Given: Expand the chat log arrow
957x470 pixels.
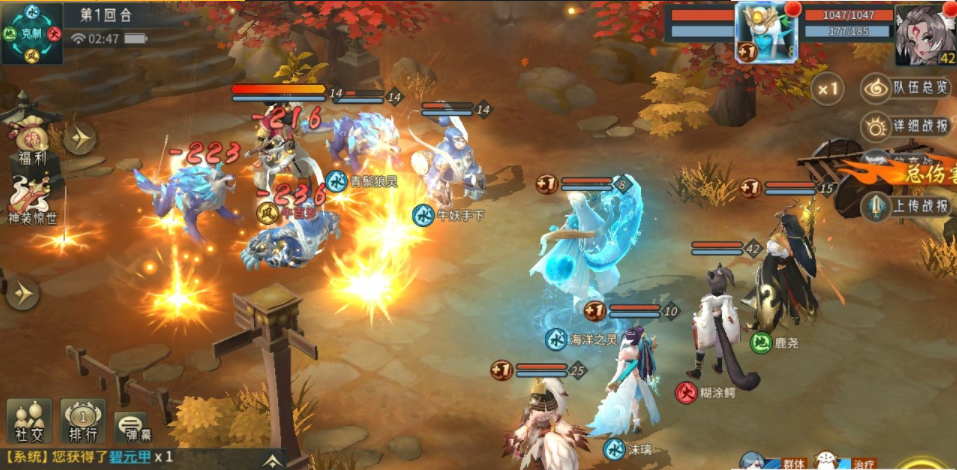Looking at the screenshot, I should point(272,458).
